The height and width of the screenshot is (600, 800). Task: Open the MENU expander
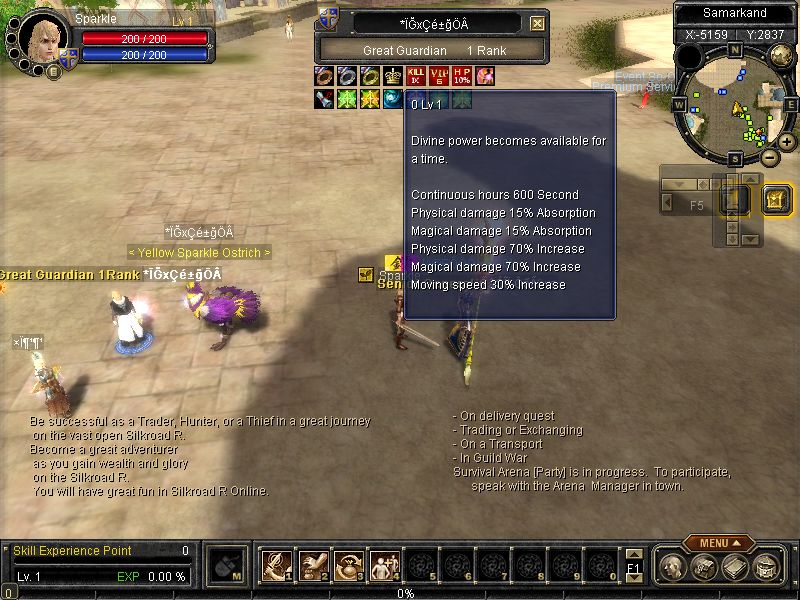[719, 543]
